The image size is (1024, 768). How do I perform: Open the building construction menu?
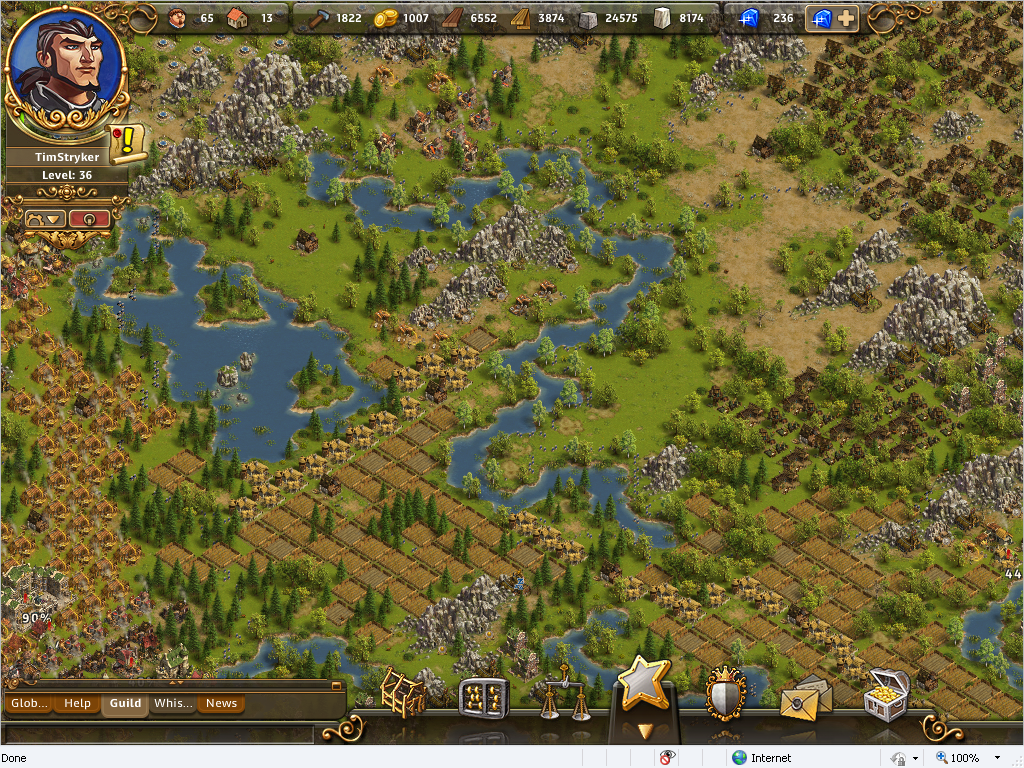tap(403, 692)
